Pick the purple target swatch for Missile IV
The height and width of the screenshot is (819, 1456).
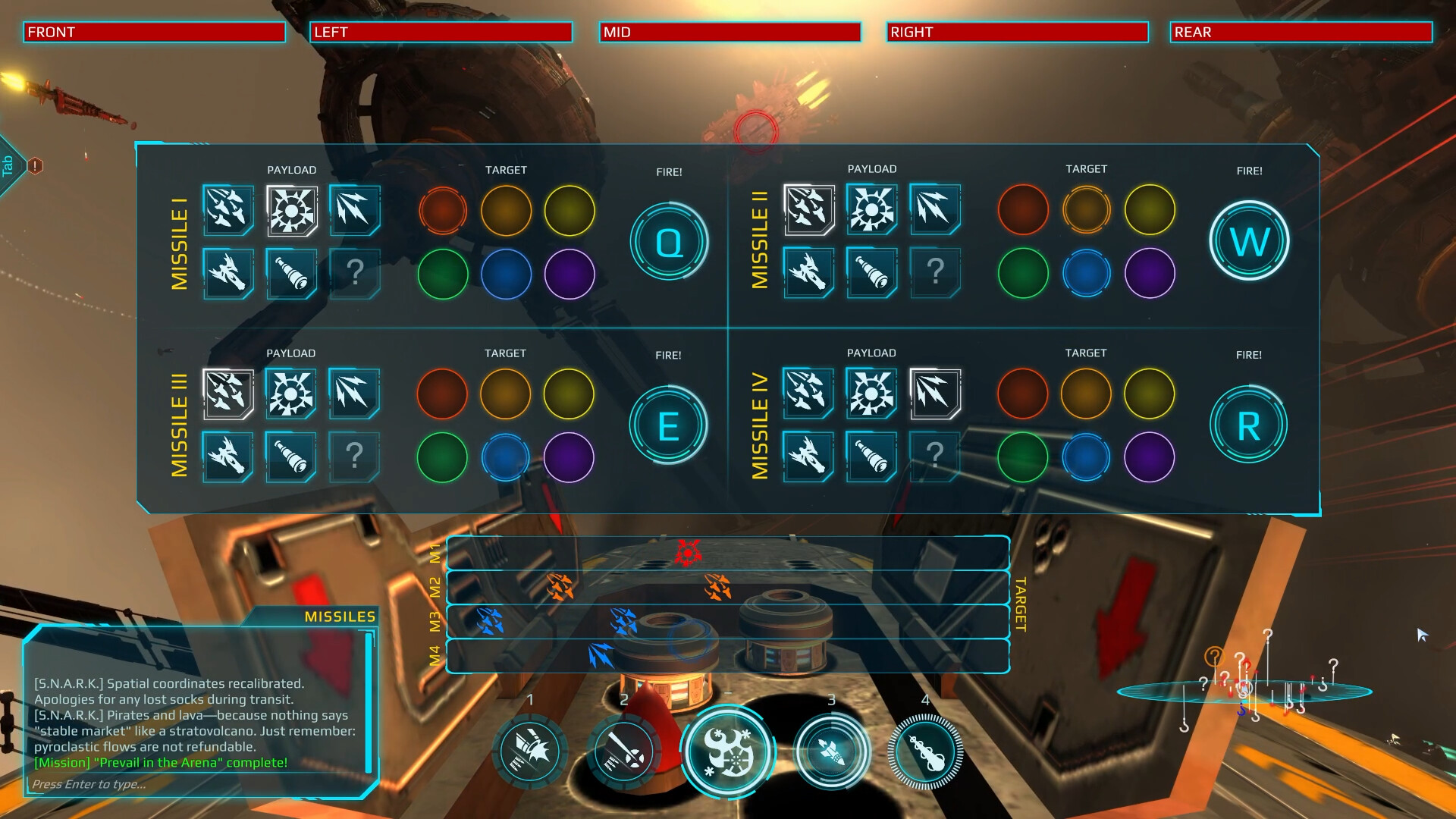pyautogui.click(x=1150, y=457)
